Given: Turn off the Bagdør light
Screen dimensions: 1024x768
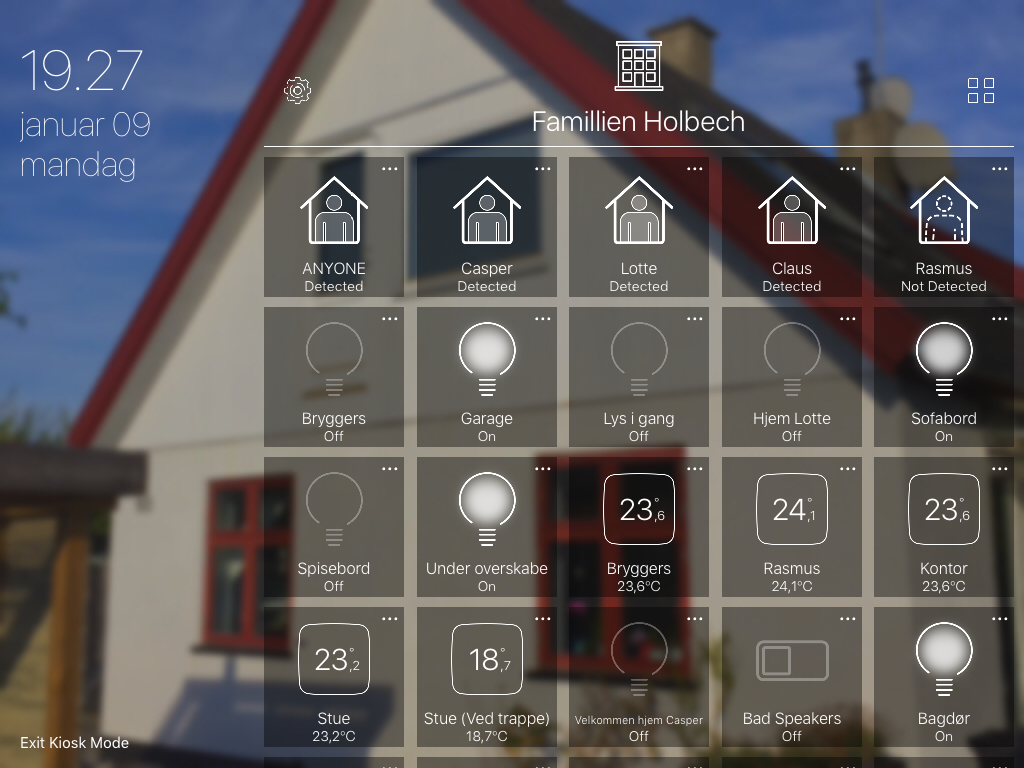Looking at the screenshot, I should click(x=944, y=676).
